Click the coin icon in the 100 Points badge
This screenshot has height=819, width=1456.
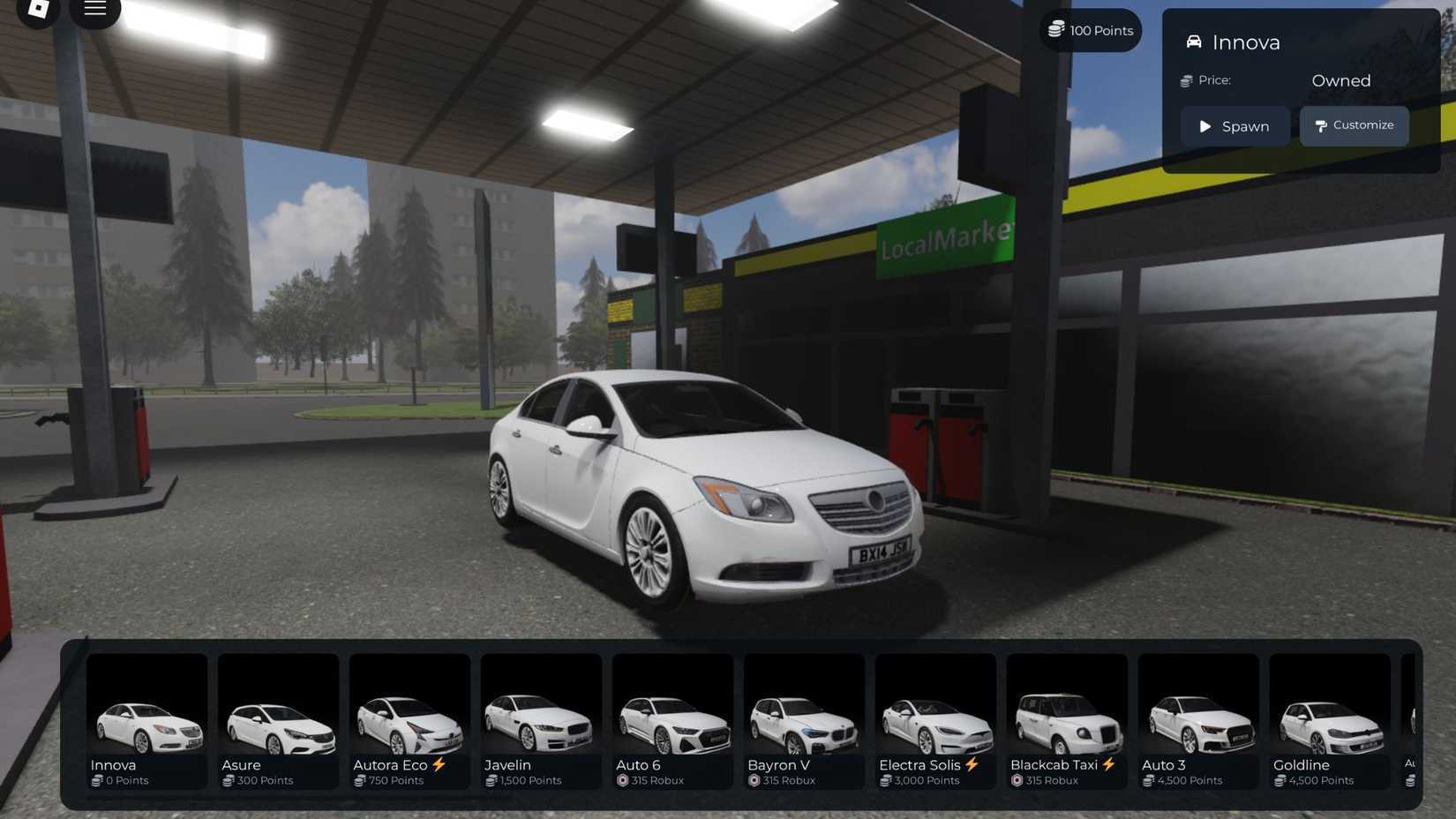pos(1055,29)
